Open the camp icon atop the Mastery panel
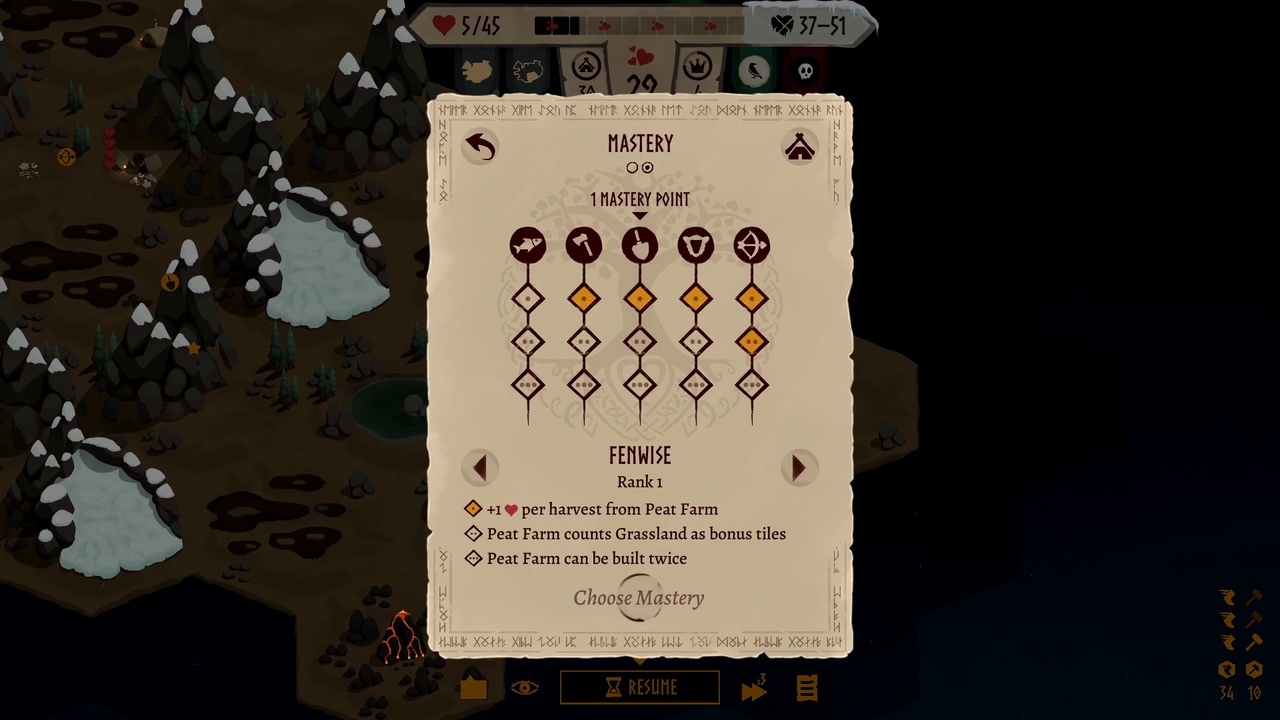1280x720 pixels. (799, 148)
